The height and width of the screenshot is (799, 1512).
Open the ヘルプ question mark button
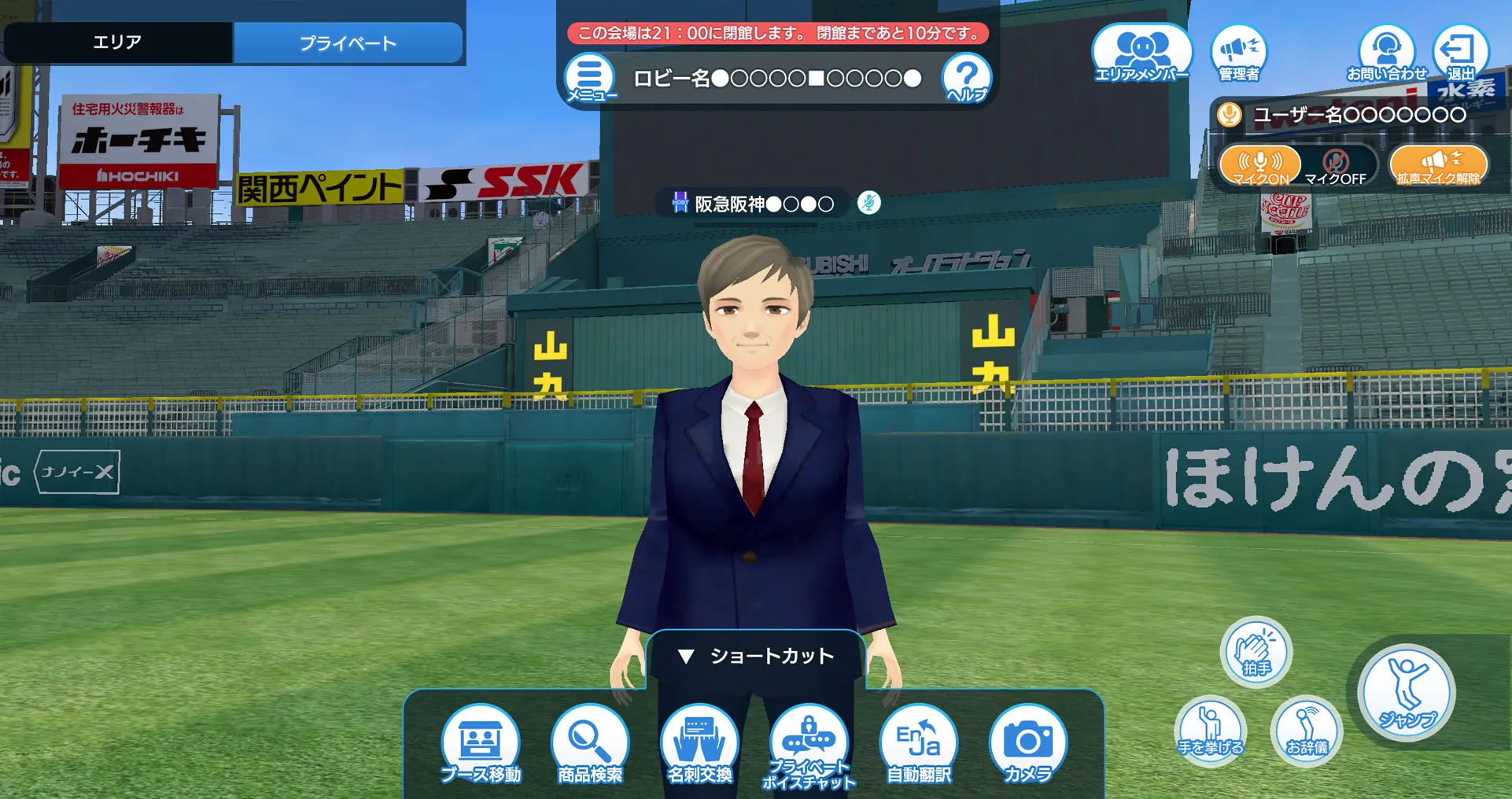966,78
